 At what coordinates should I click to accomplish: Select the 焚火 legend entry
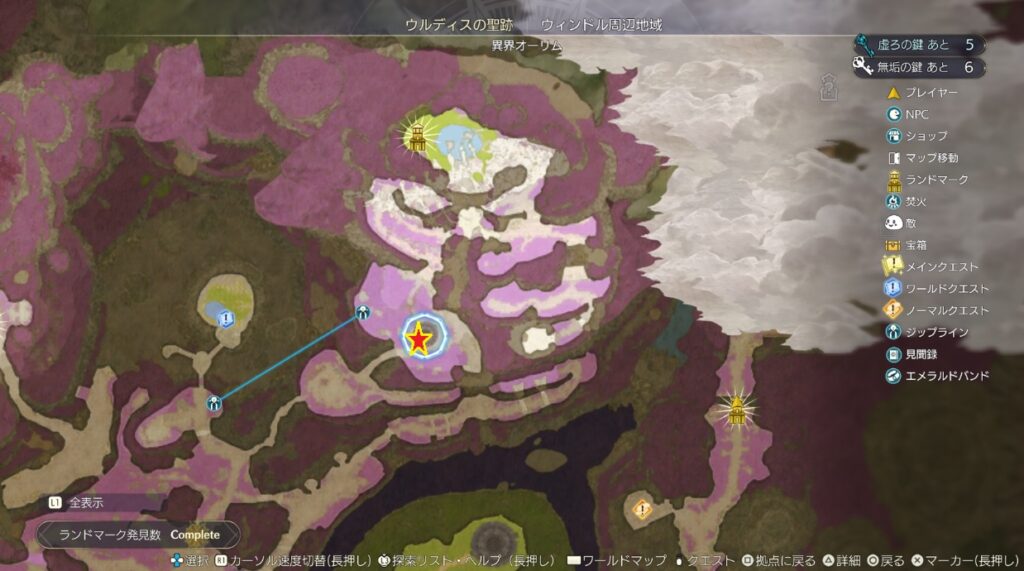[908, 201]
